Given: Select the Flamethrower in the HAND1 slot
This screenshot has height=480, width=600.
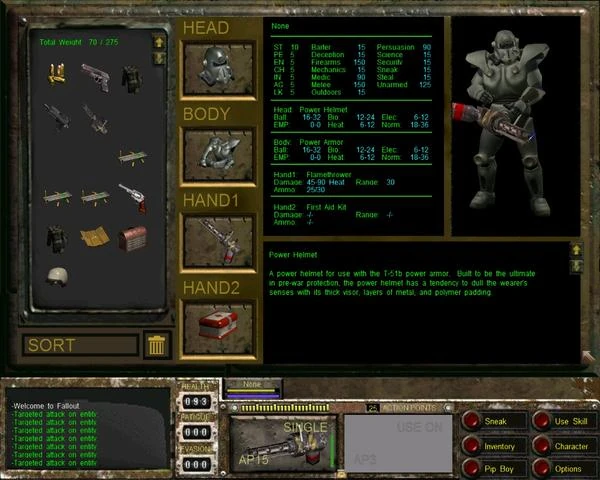Looking at the screenshot, I should [x=218, y=240].
